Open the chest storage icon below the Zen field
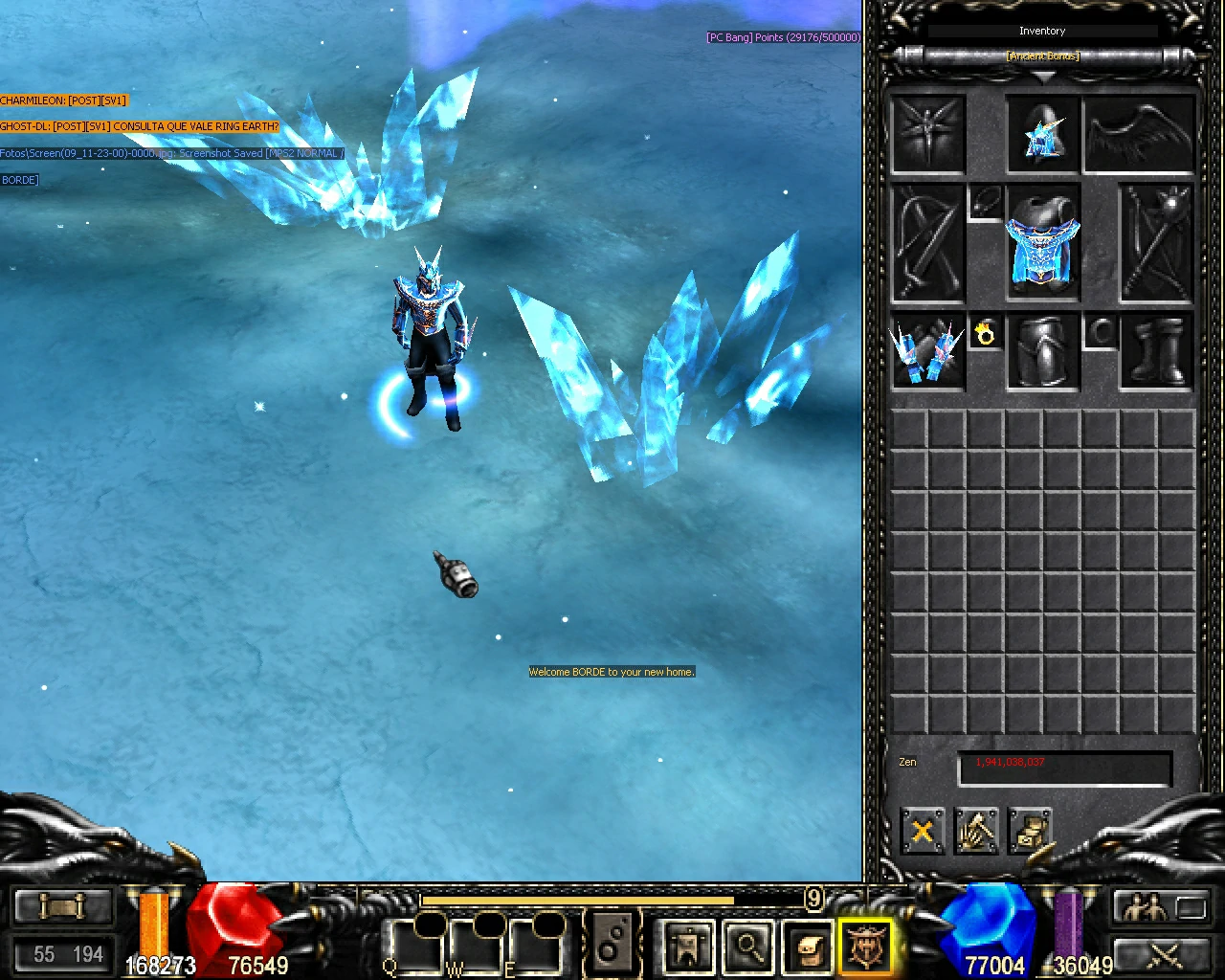 [x=1030, y=832]
